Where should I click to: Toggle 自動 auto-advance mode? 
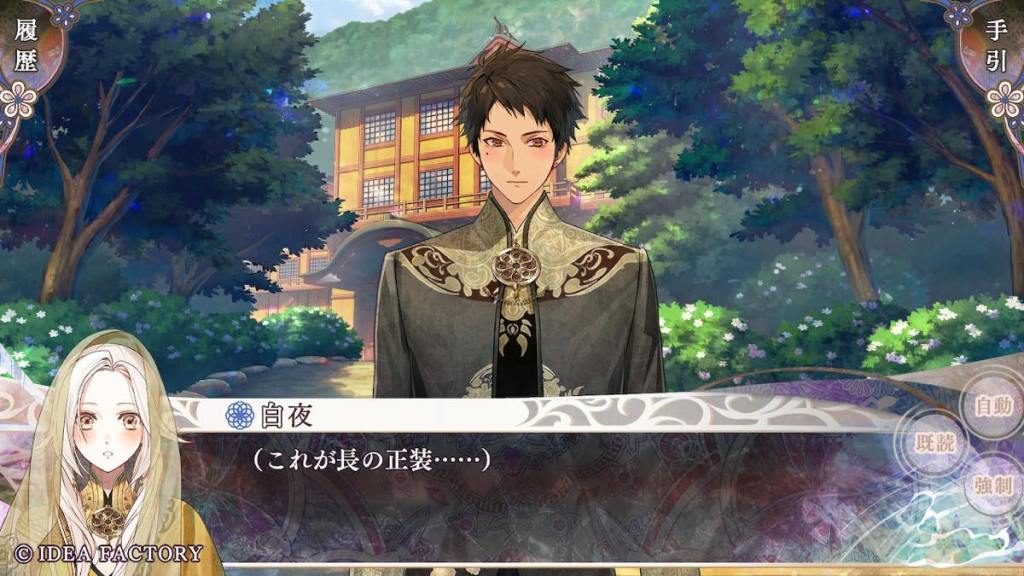coord(992,406)
